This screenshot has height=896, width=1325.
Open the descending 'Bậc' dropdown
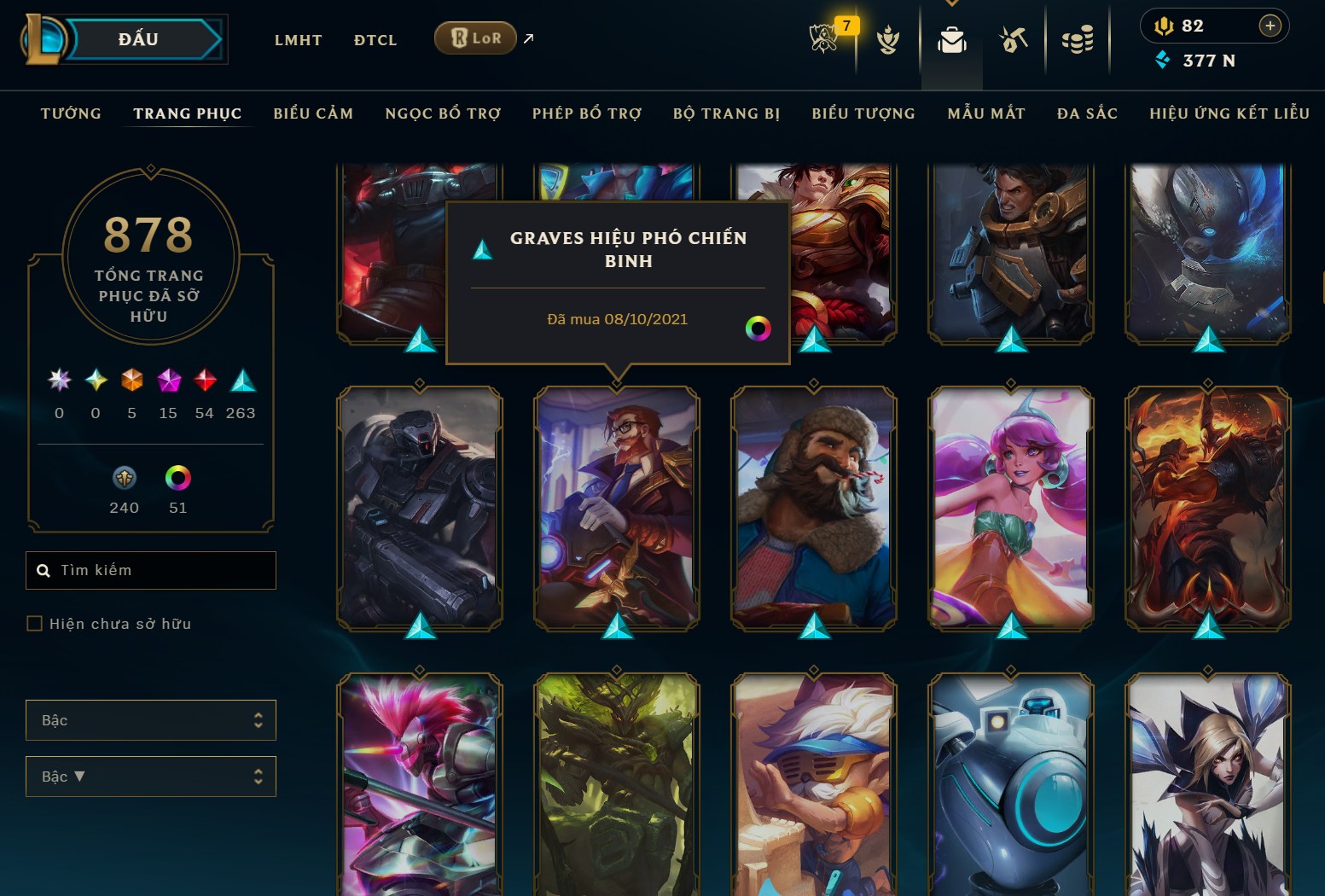(x=151, y=776)
